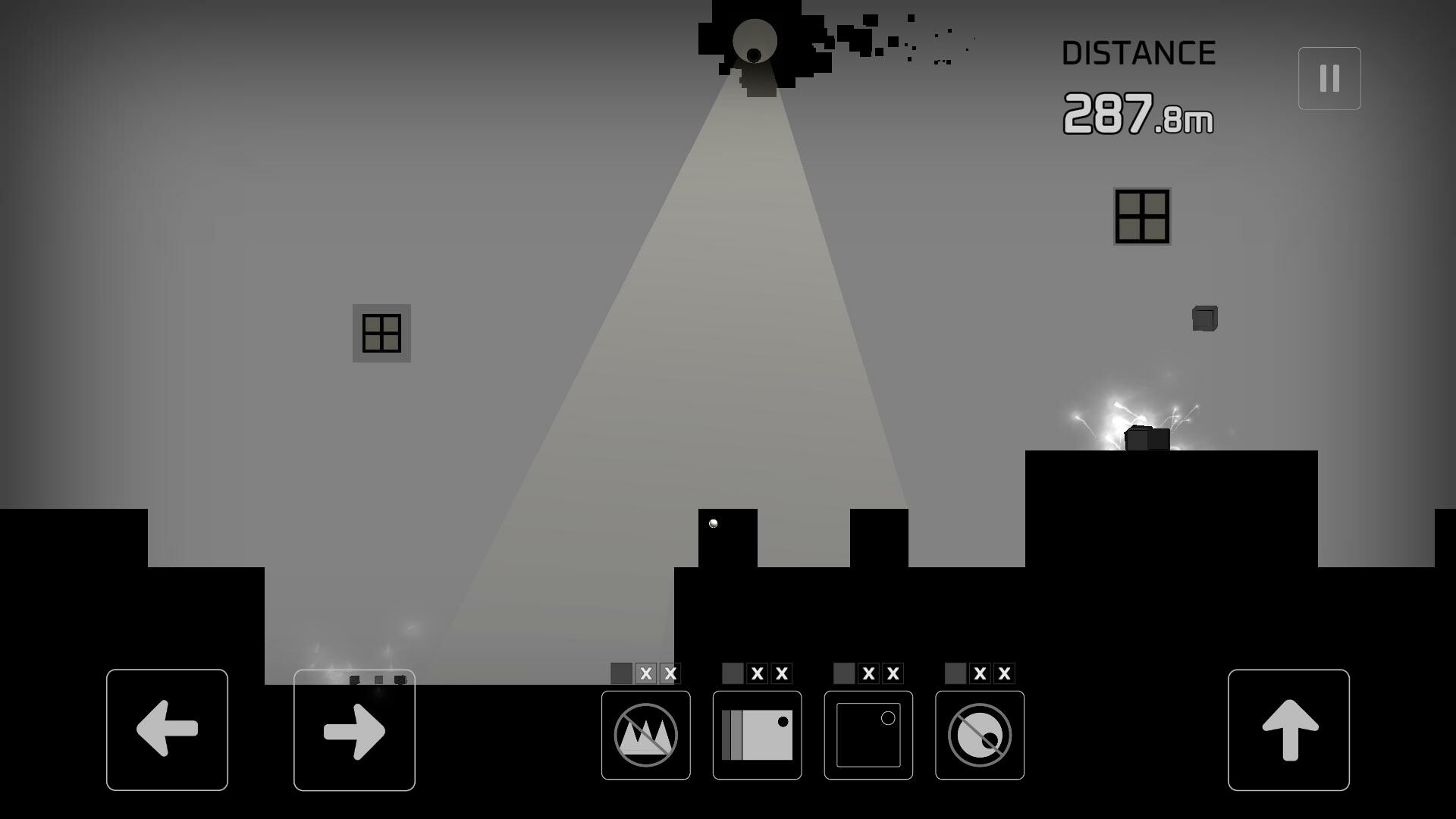1456x819 pixels.
Task: Select the empty box power-up
Action: click(868, 733)
